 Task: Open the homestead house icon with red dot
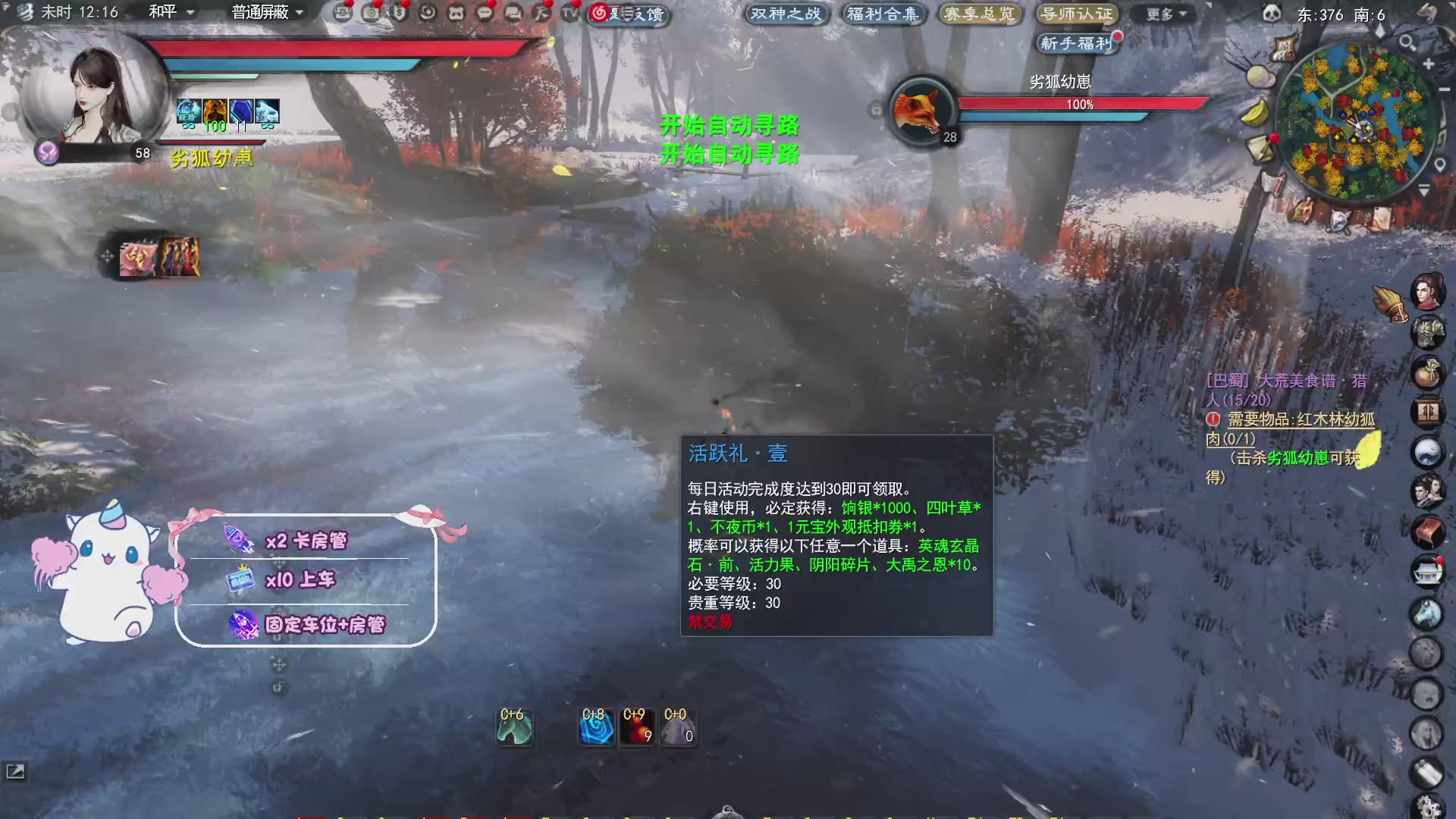(x=1429, y=569)
